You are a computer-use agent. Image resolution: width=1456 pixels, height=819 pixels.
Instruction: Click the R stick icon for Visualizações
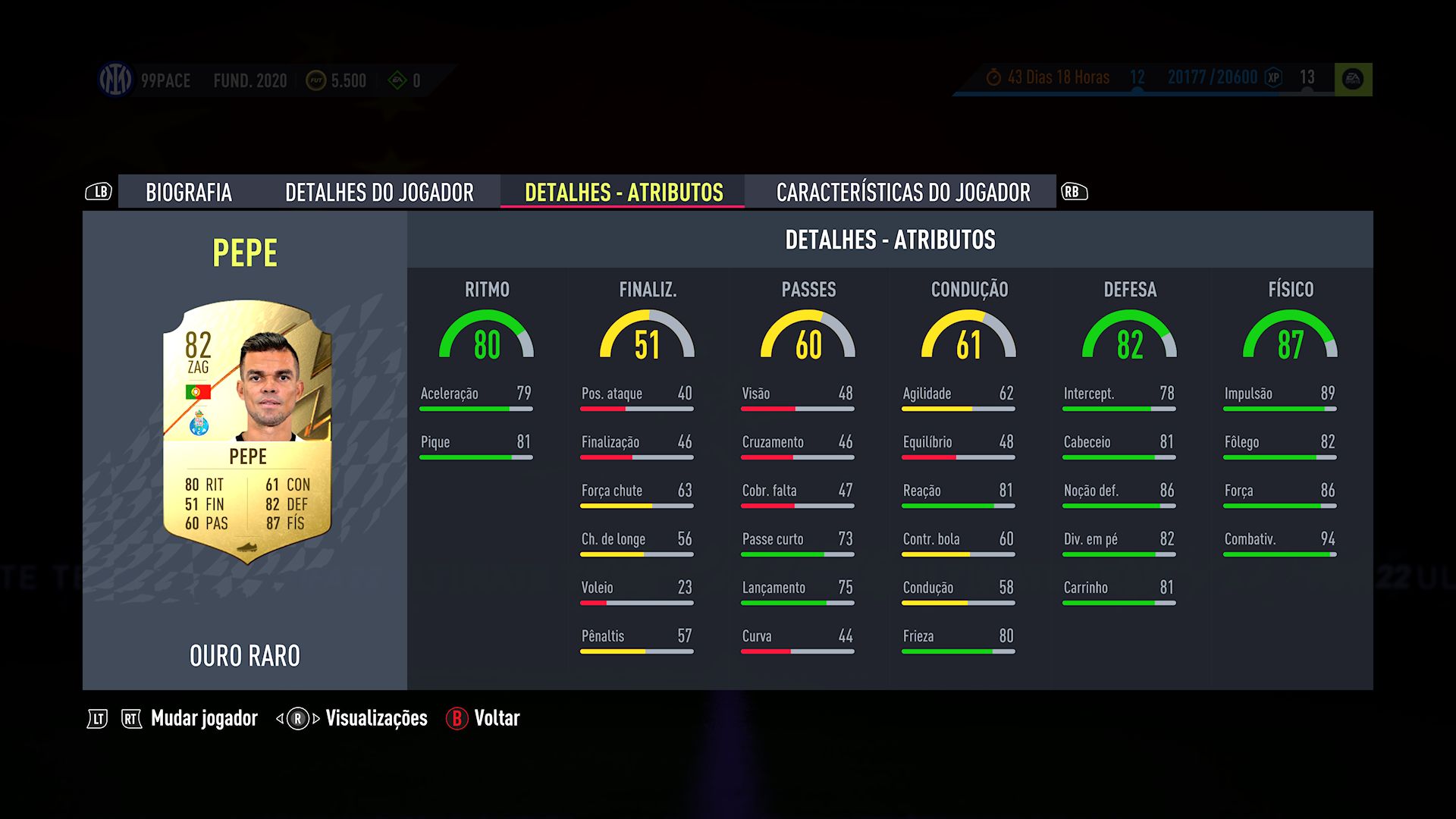pos(297,717)
